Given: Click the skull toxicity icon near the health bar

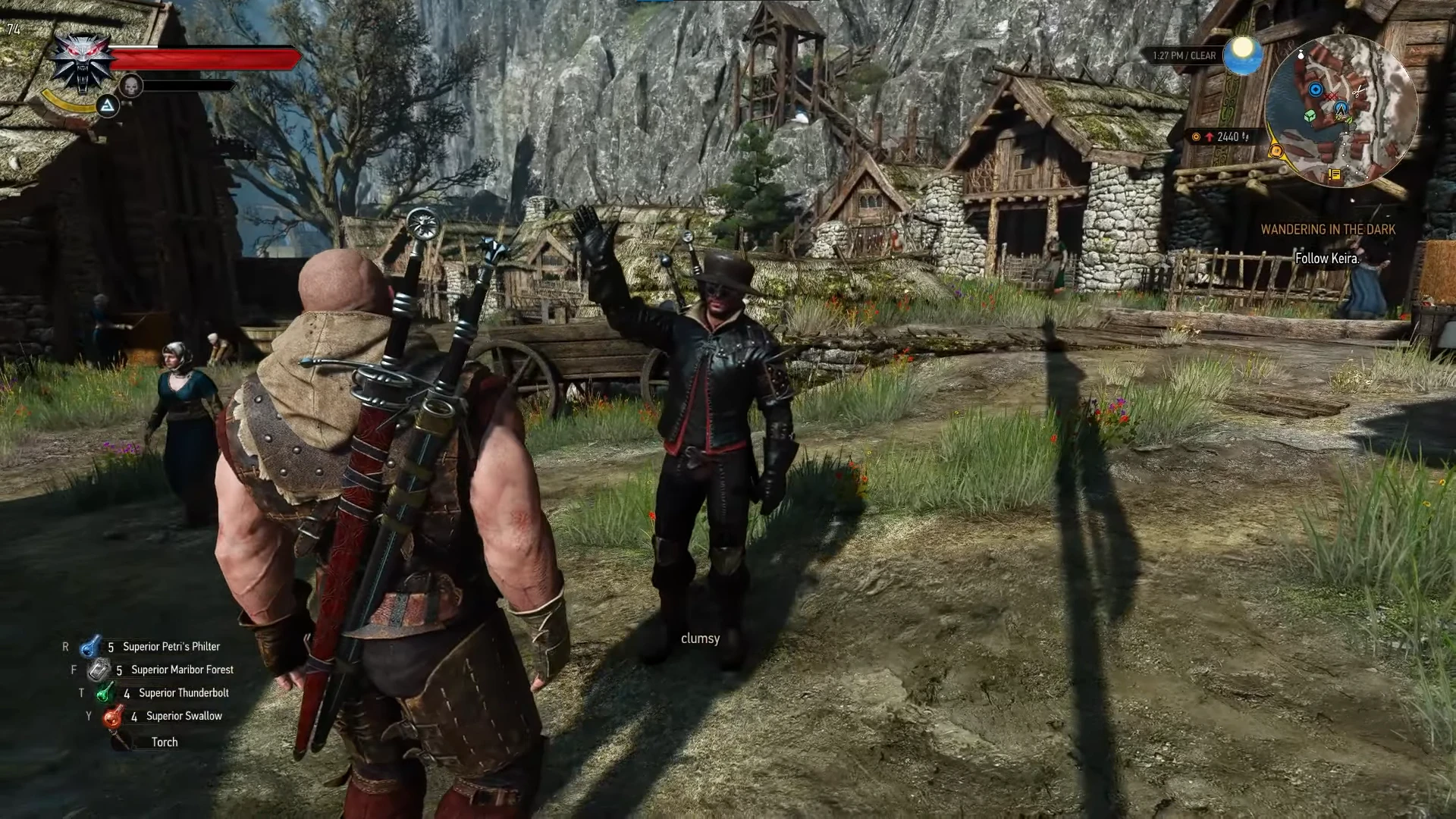Looking at the screenshot, I should click(x=131, y=86).
